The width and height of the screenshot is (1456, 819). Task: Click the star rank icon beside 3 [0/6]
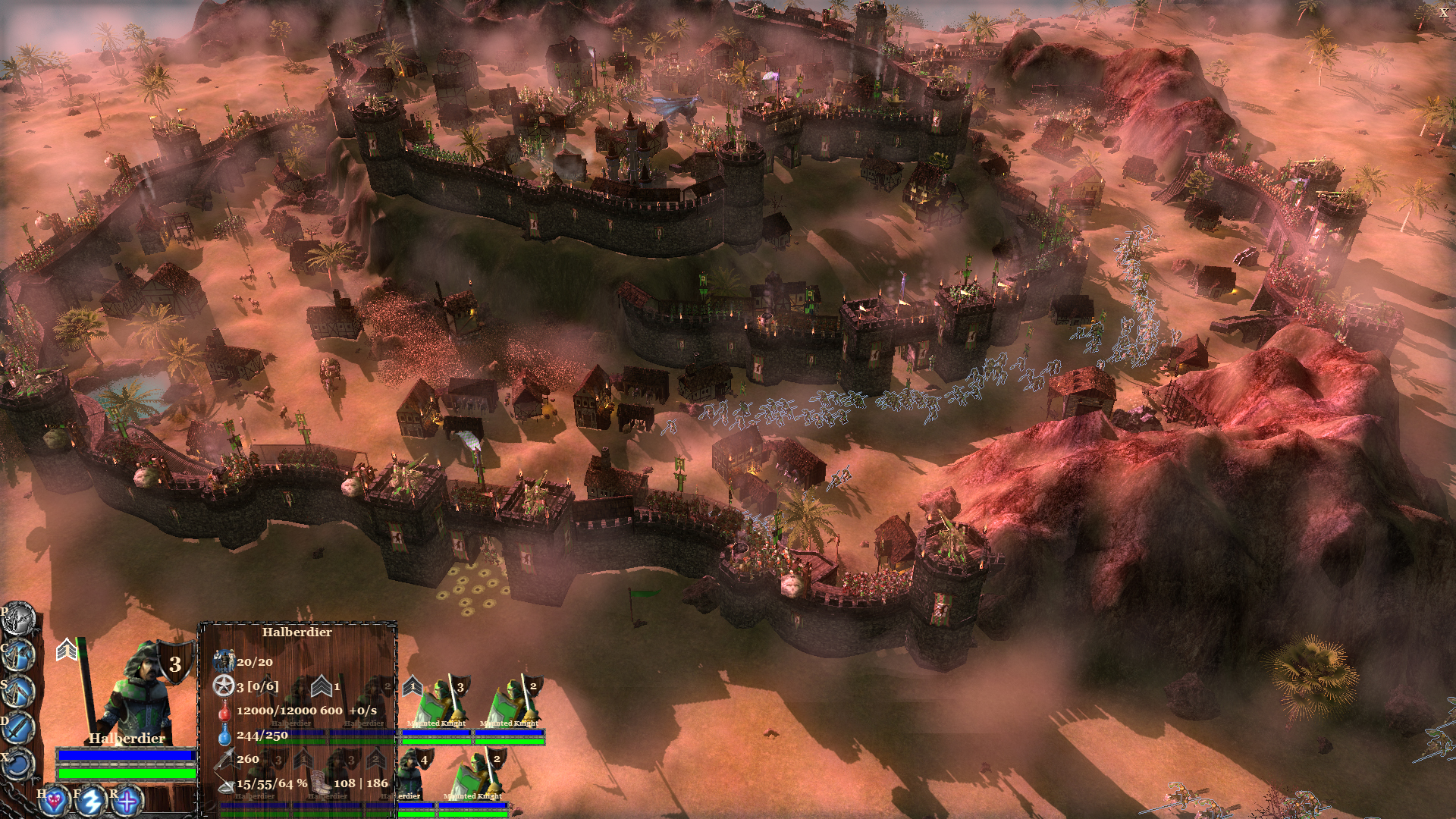pyautogui.click(x=224, y=686)
